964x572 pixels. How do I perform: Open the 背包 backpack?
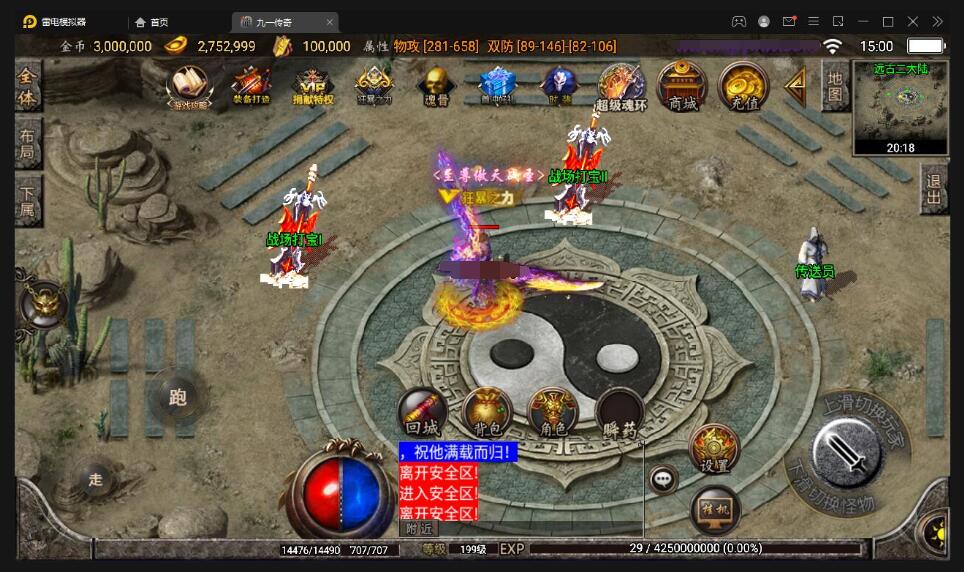point(487,412)
